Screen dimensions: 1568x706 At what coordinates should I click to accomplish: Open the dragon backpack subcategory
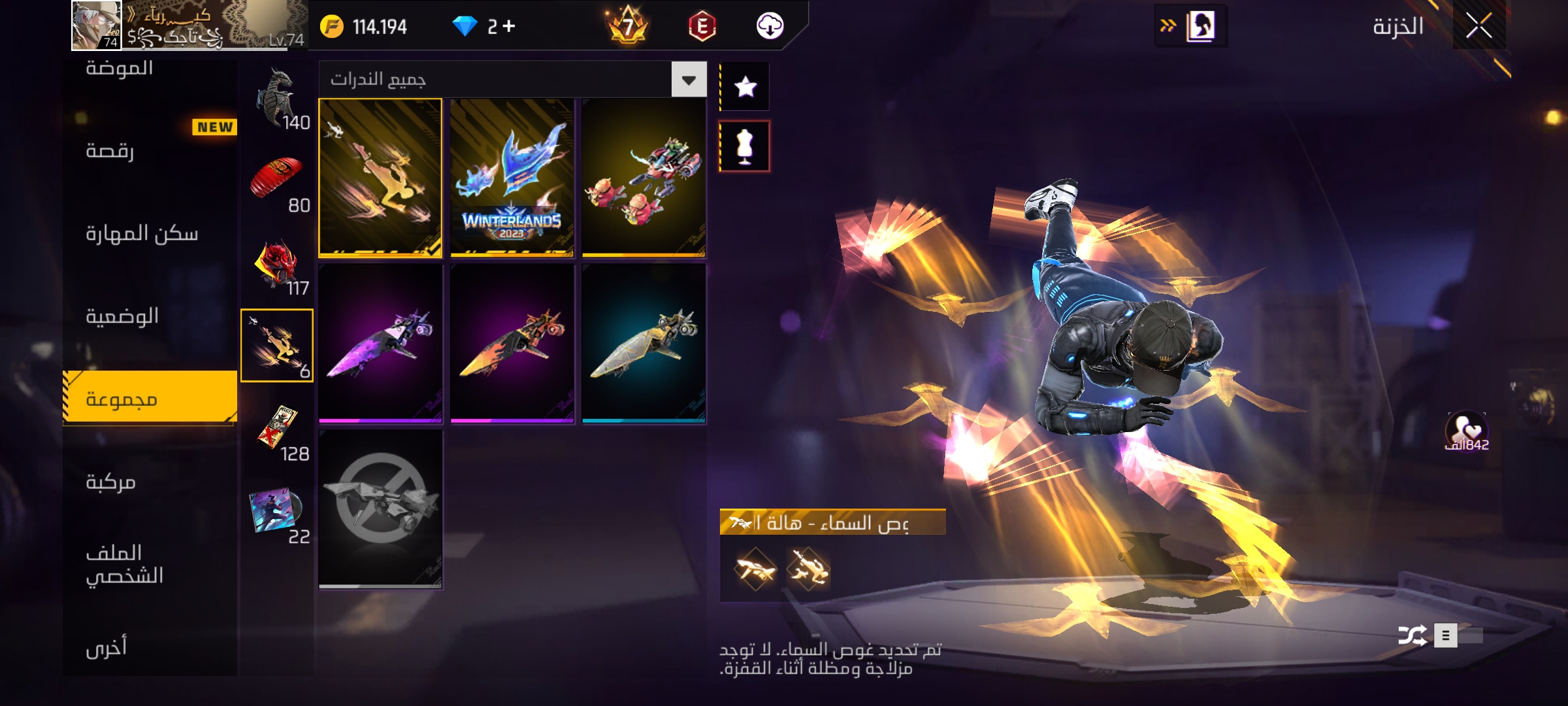278,98
